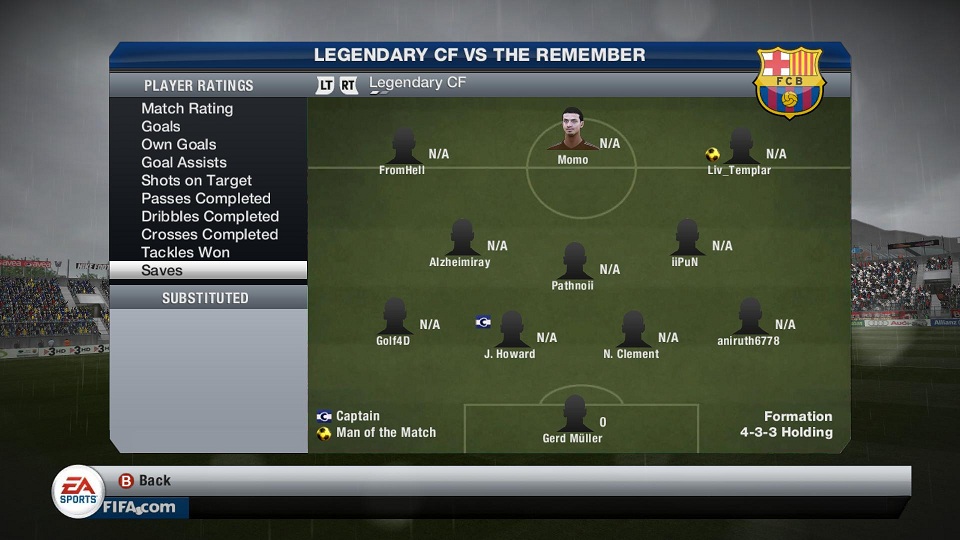Viewport: 960px width, 540px height.
Task: Click the highlighted Saves entry
Action: tap(207, 271)
